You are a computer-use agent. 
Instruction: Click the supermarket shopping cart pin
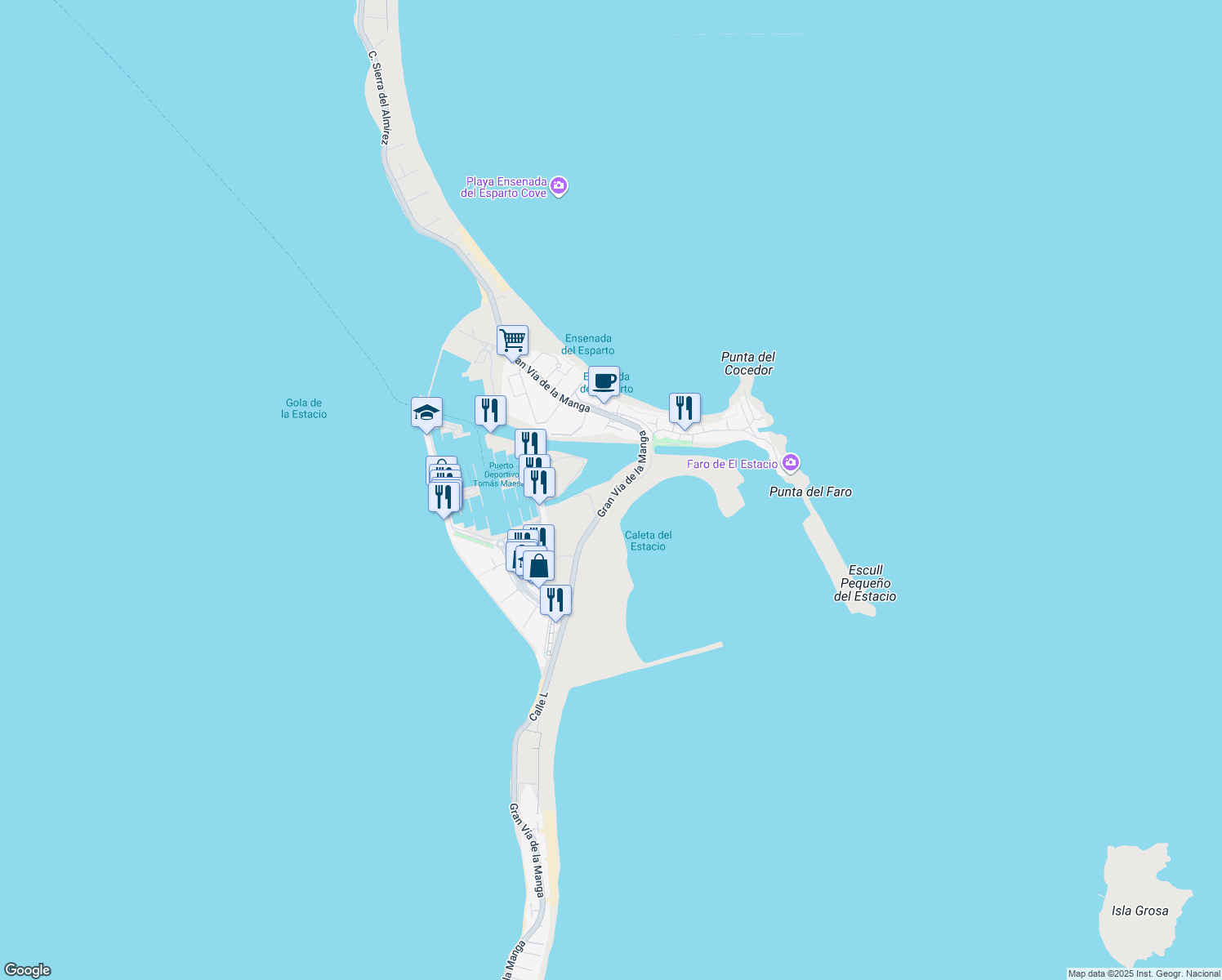(x=512, y=340)
